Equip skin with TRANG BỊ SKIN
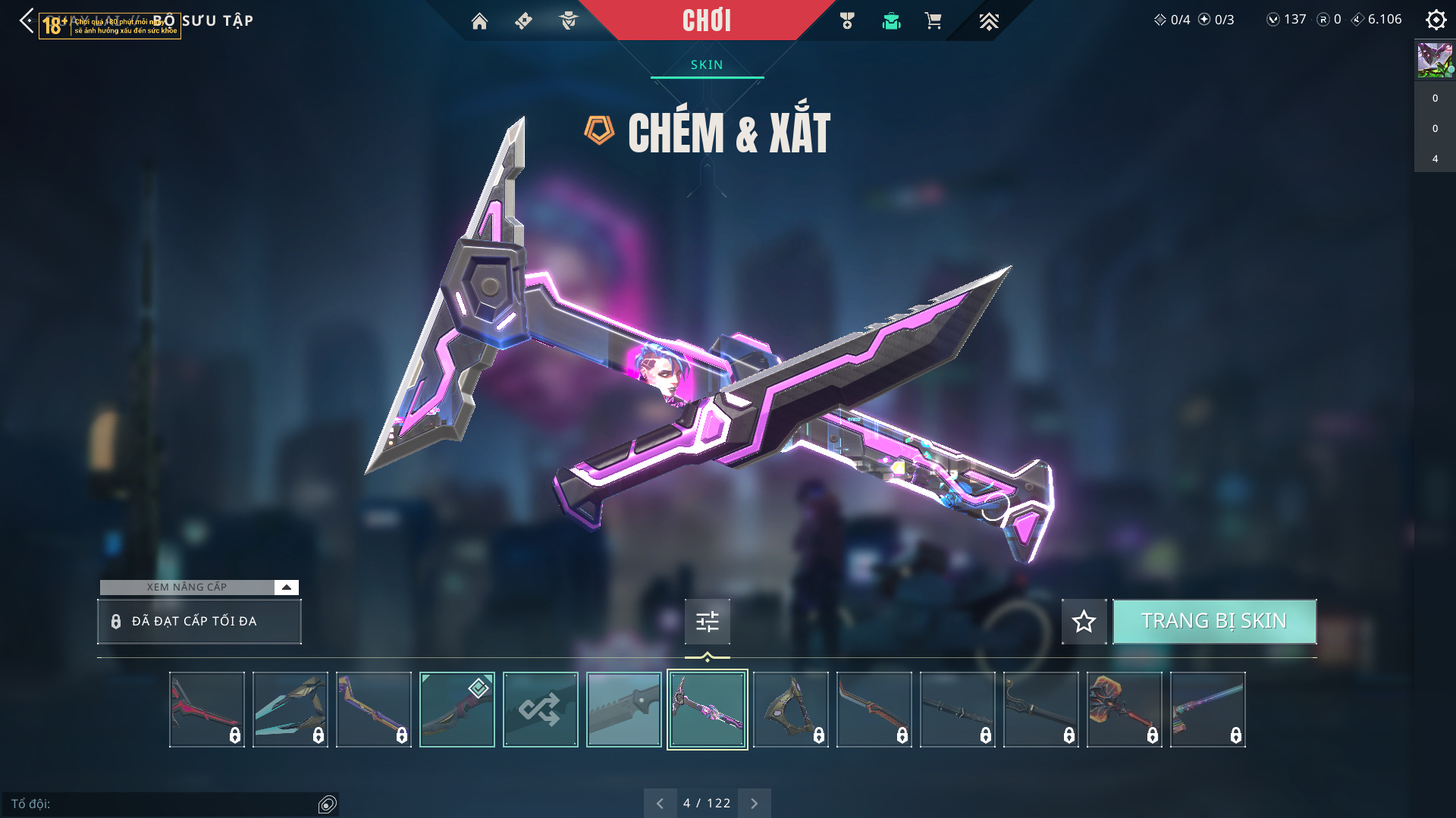1456x818 pixels. [x=1214, y=622]
